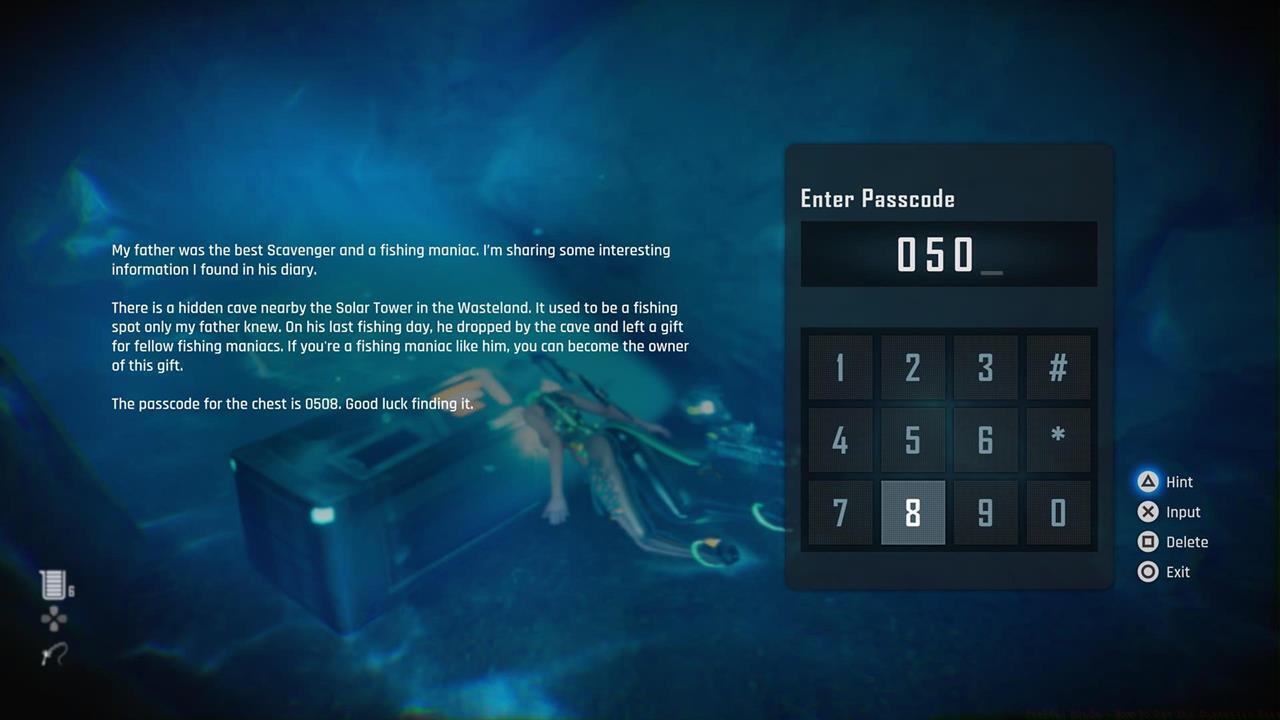Select the Input action label

point(1183,511)
